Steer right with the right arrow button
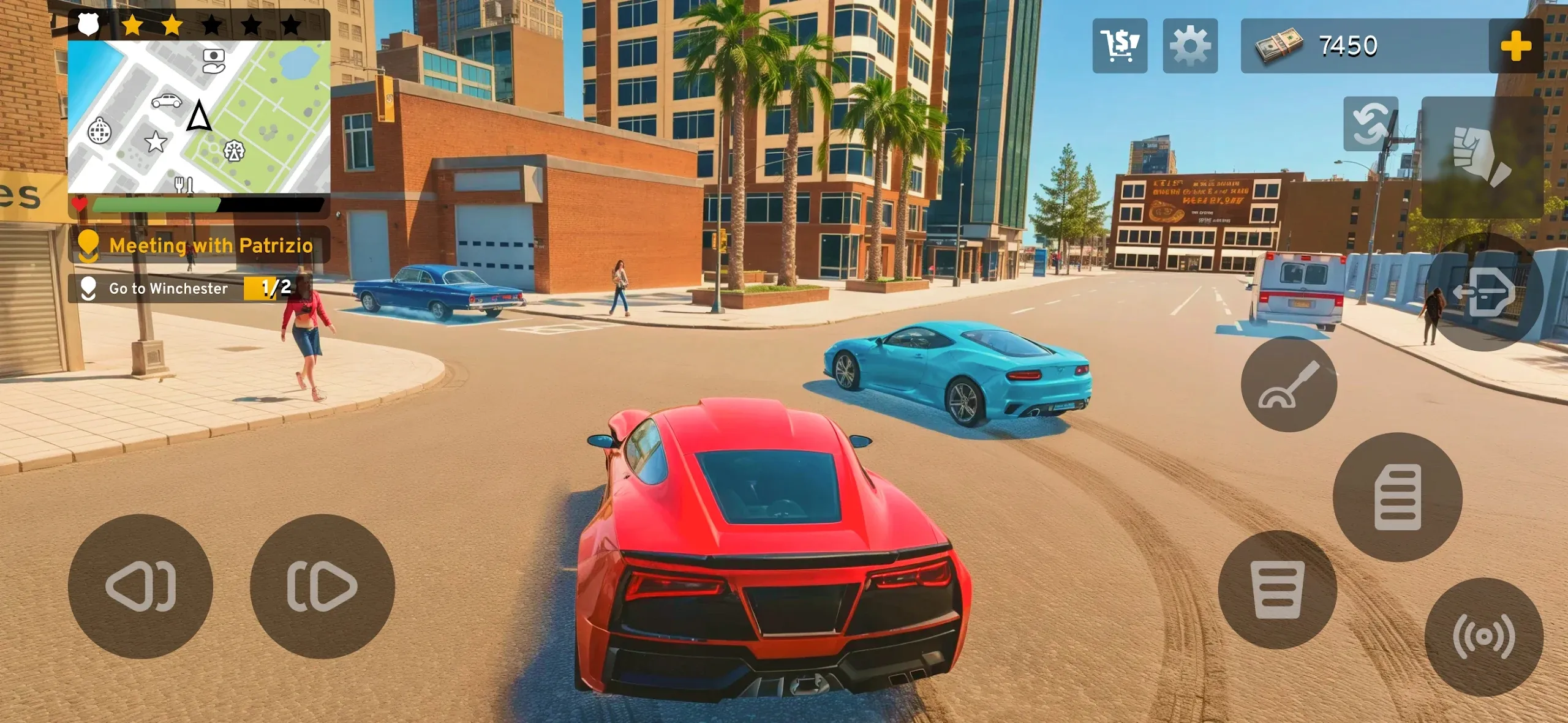This screenshot has height=723, width=1568. click(x=322, y=586)
